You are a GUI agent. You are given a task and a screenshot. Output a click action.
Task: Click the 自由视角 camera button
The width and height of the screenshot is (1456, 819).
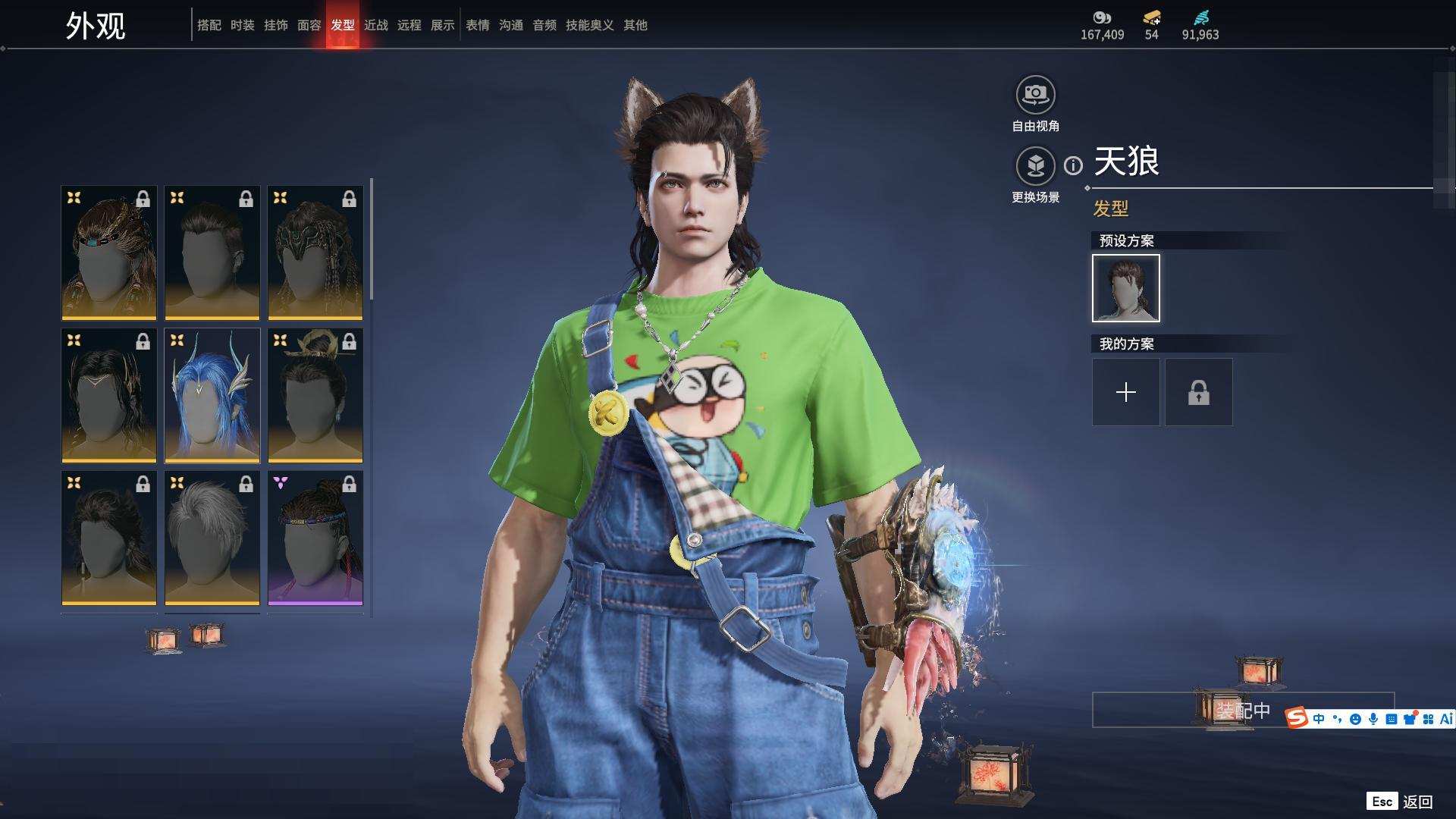(1035, 96)
